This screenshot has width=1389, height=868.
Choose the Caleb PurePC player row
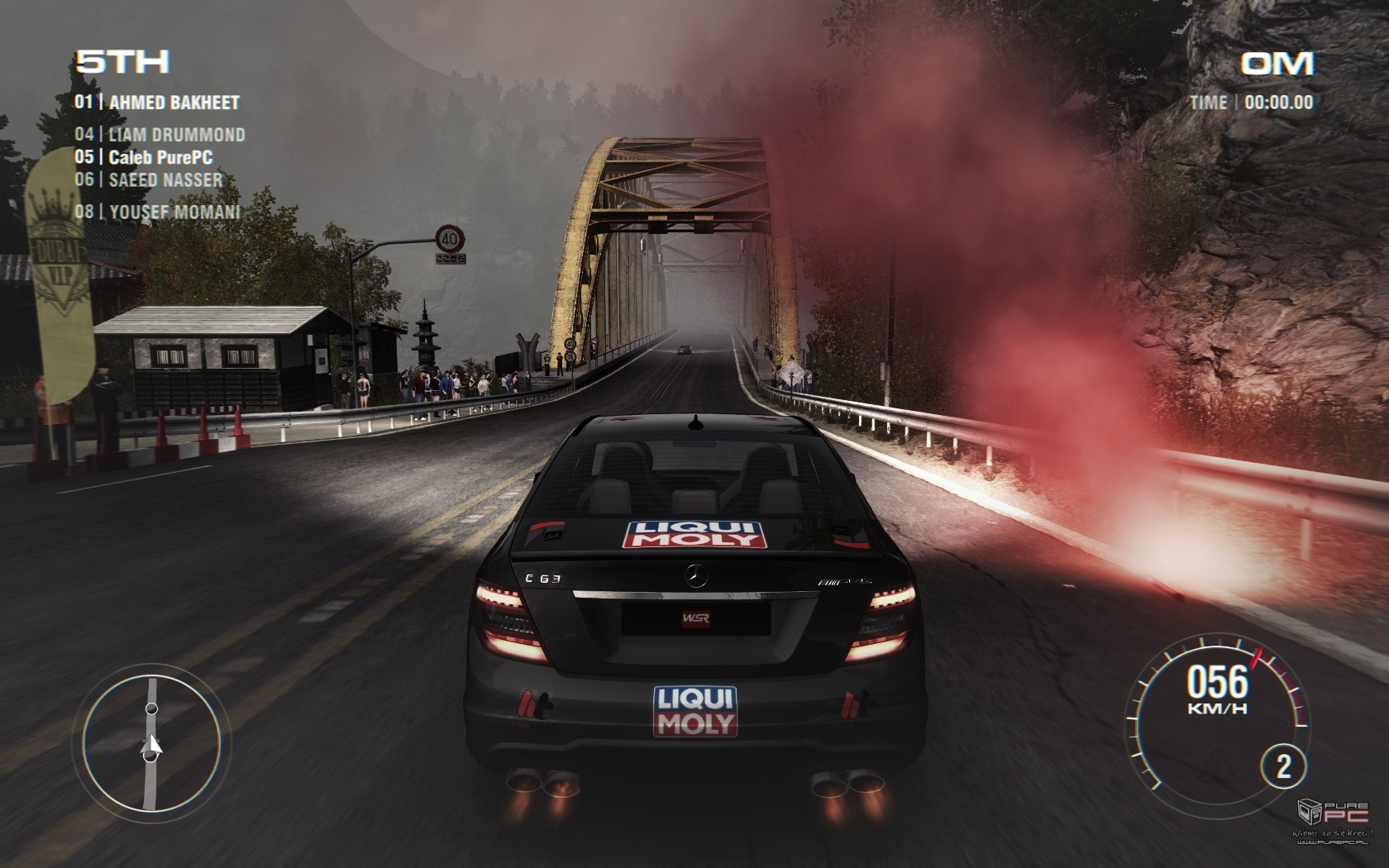coord(144,157)
